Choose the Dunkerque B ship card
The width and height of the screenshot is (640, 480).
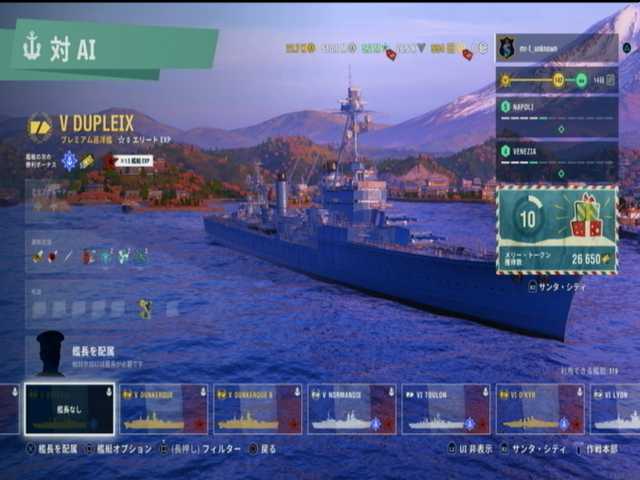coord(257,409)
